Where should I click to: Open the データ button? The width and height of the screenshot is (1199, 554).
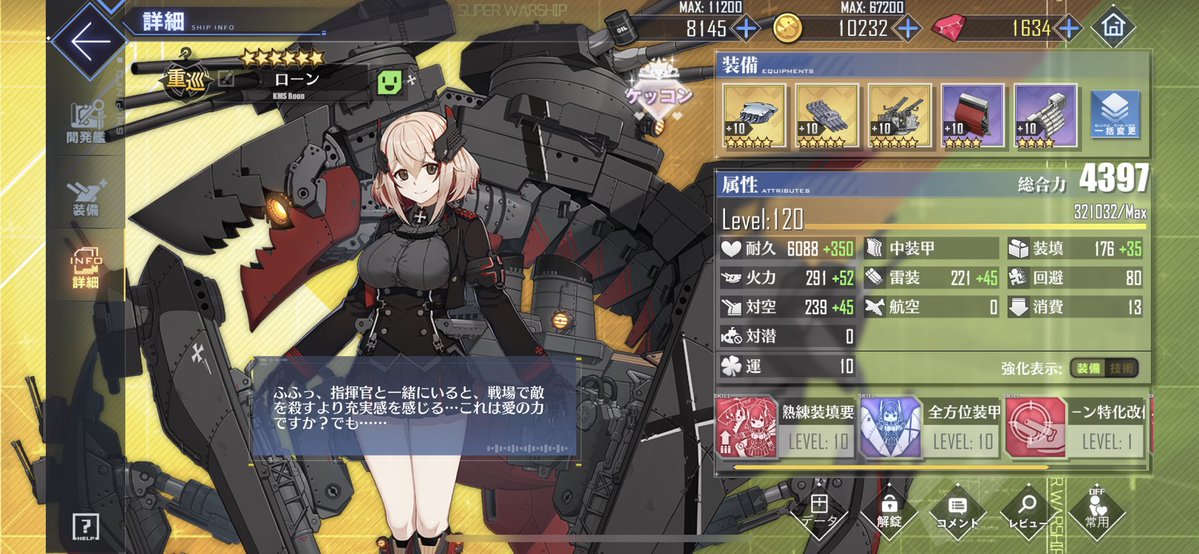(x=819, y=510)
